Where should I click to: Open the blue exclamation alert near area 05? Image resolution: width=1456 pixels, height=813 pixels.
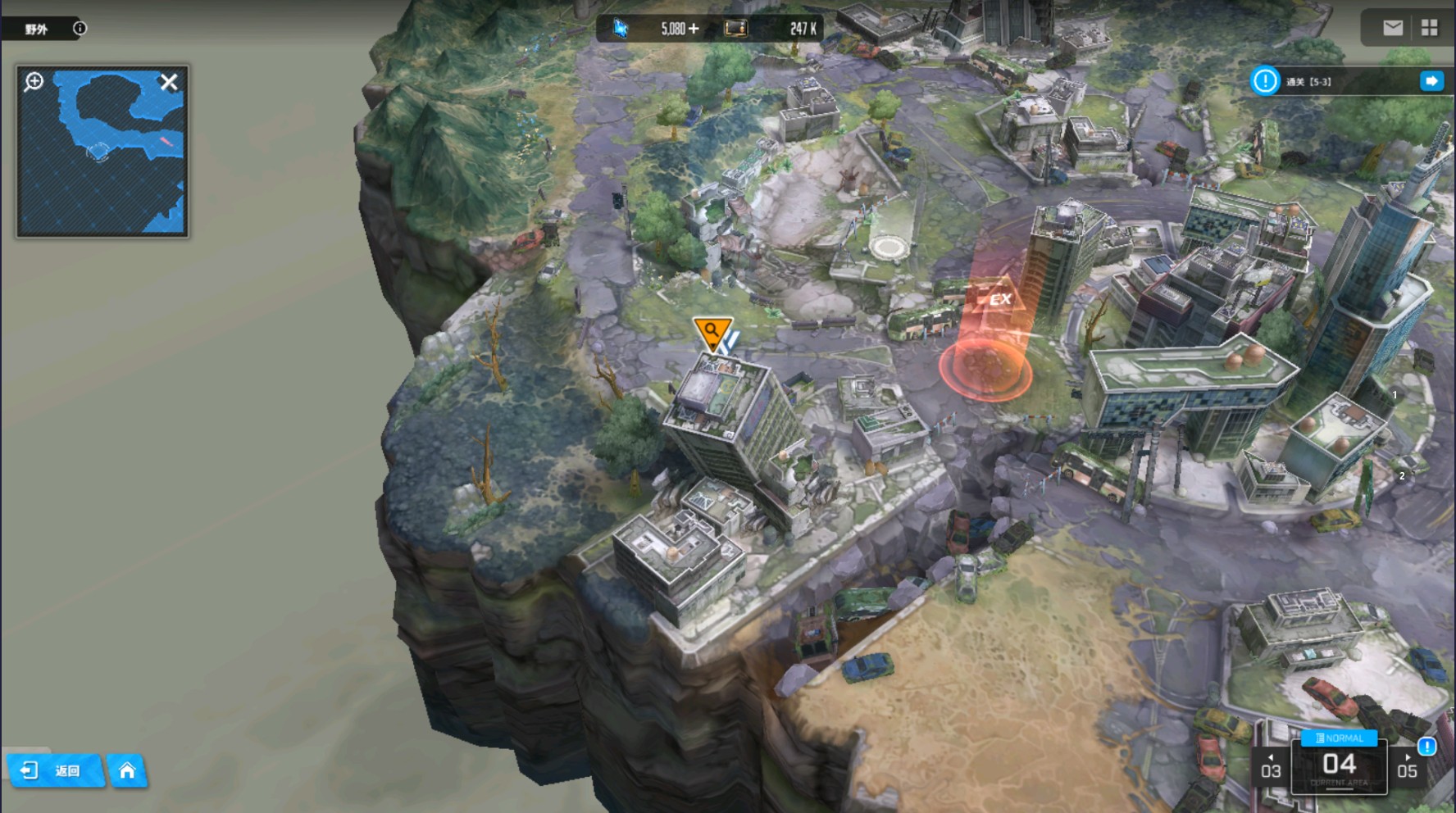1426,746
